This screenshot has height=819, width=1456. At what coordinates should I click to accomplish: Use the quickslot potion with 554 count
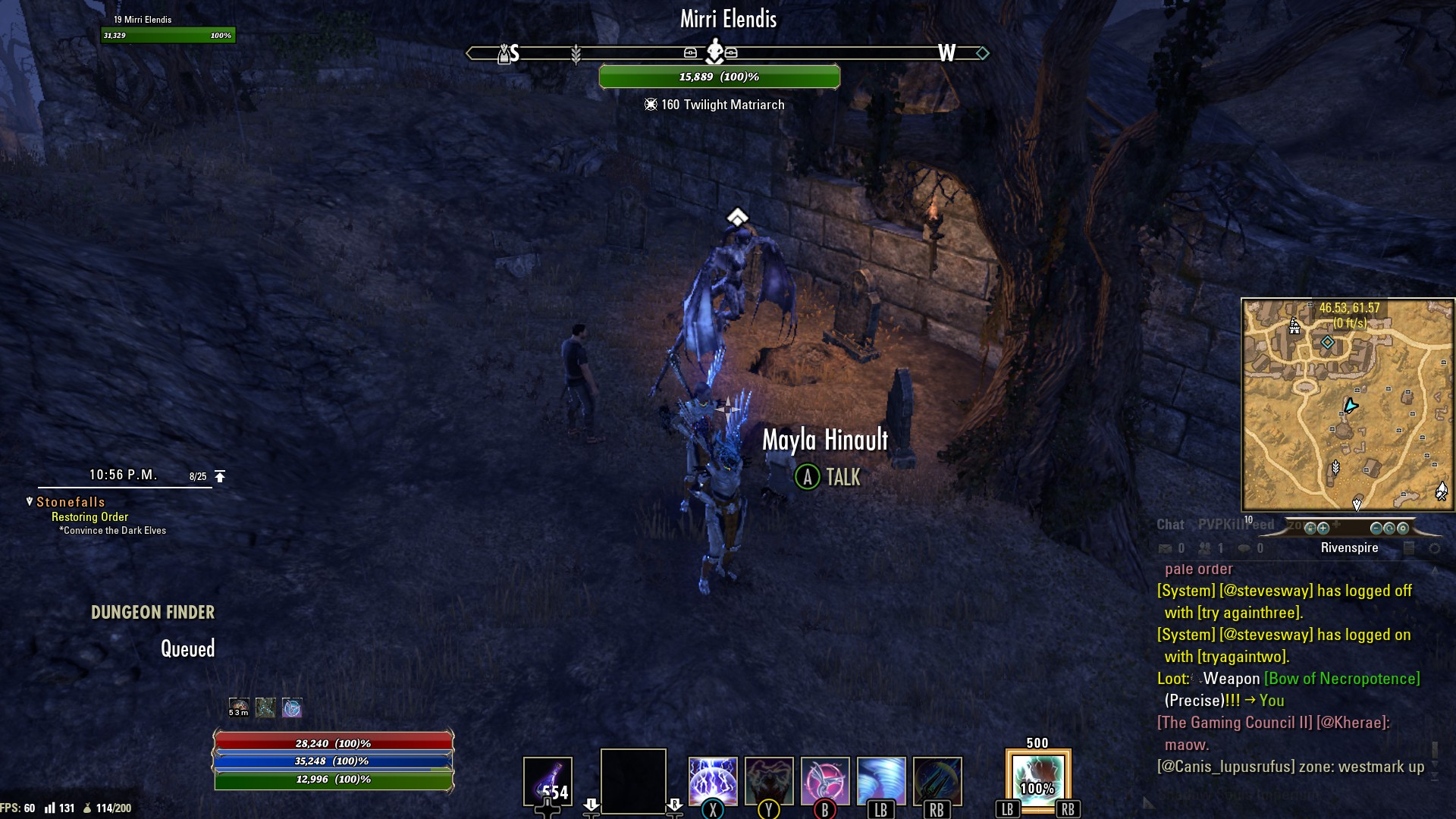[x=548, y=781]
